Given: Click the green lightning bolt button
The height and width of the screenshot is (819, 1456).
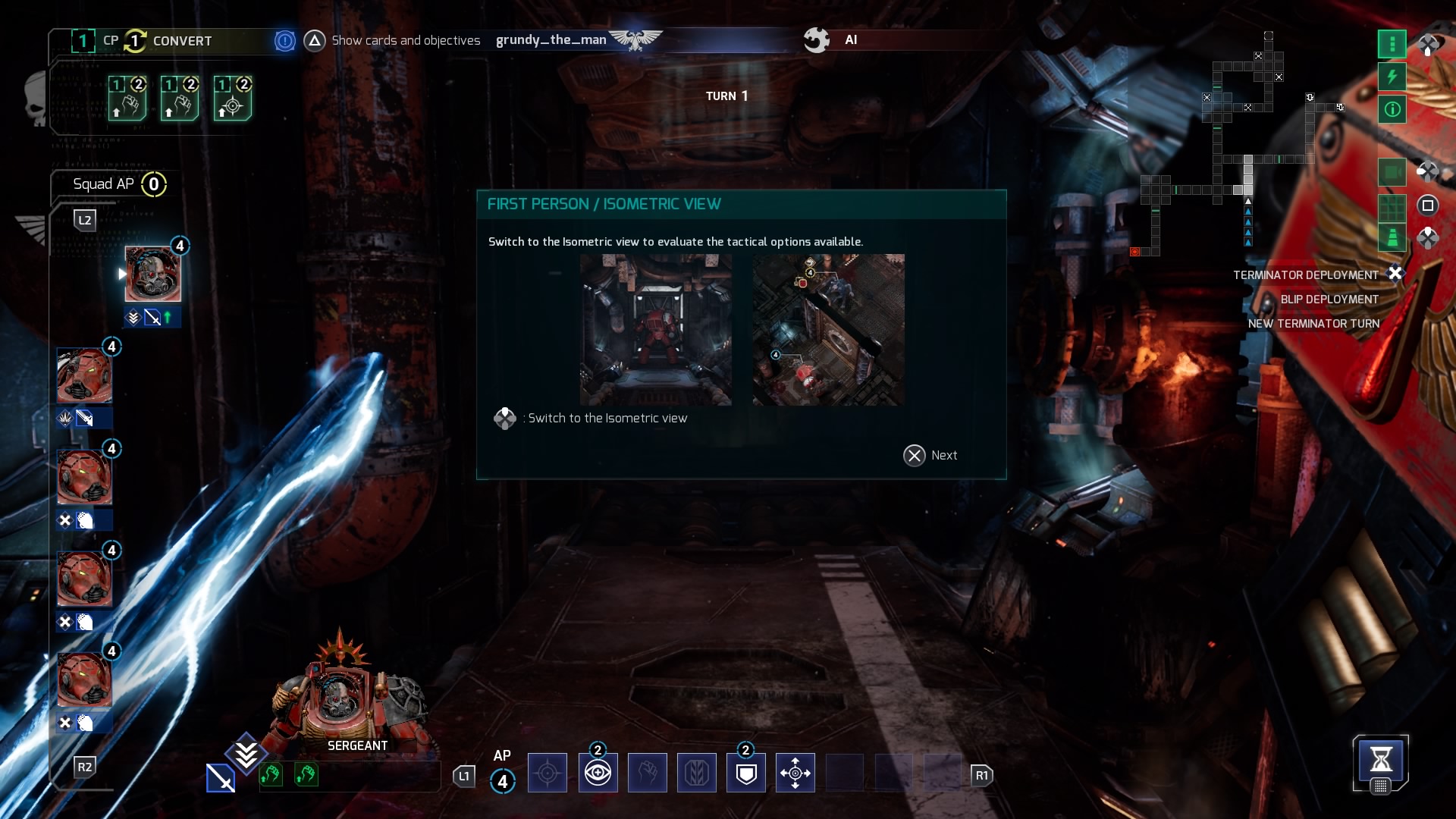Looking at the screenshot, I should [x=1392, y=77].
